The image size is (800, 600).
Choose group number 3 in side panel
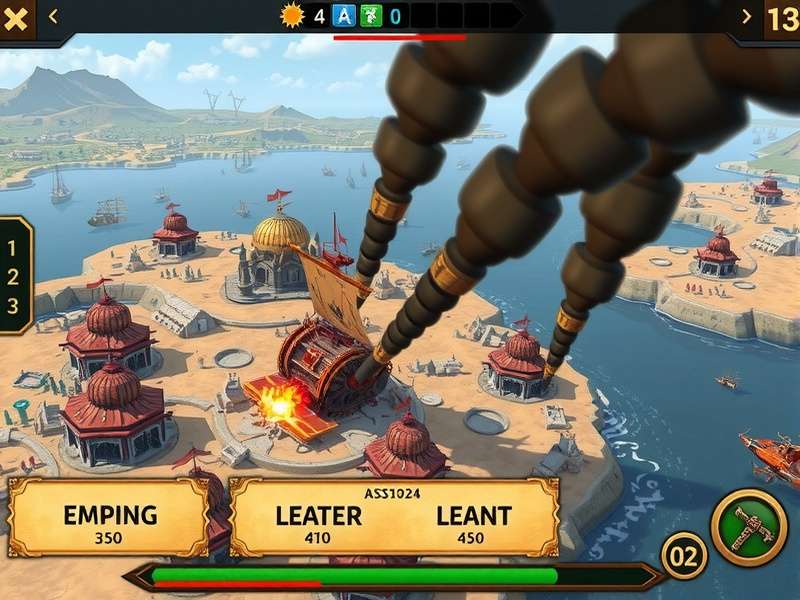click(13, 307)
